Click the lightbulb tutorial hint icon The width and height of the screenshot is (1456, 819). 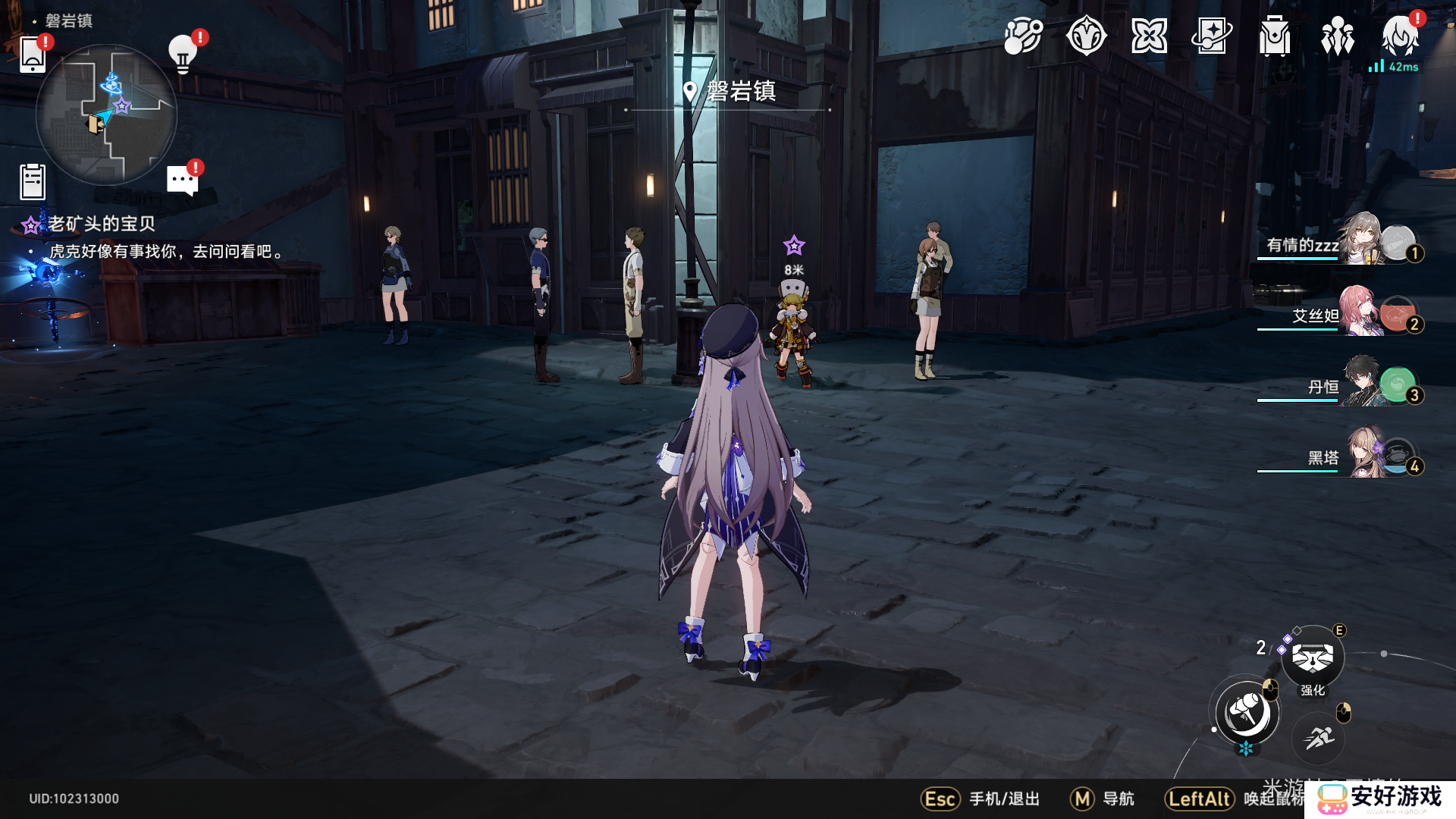[183, 54]
